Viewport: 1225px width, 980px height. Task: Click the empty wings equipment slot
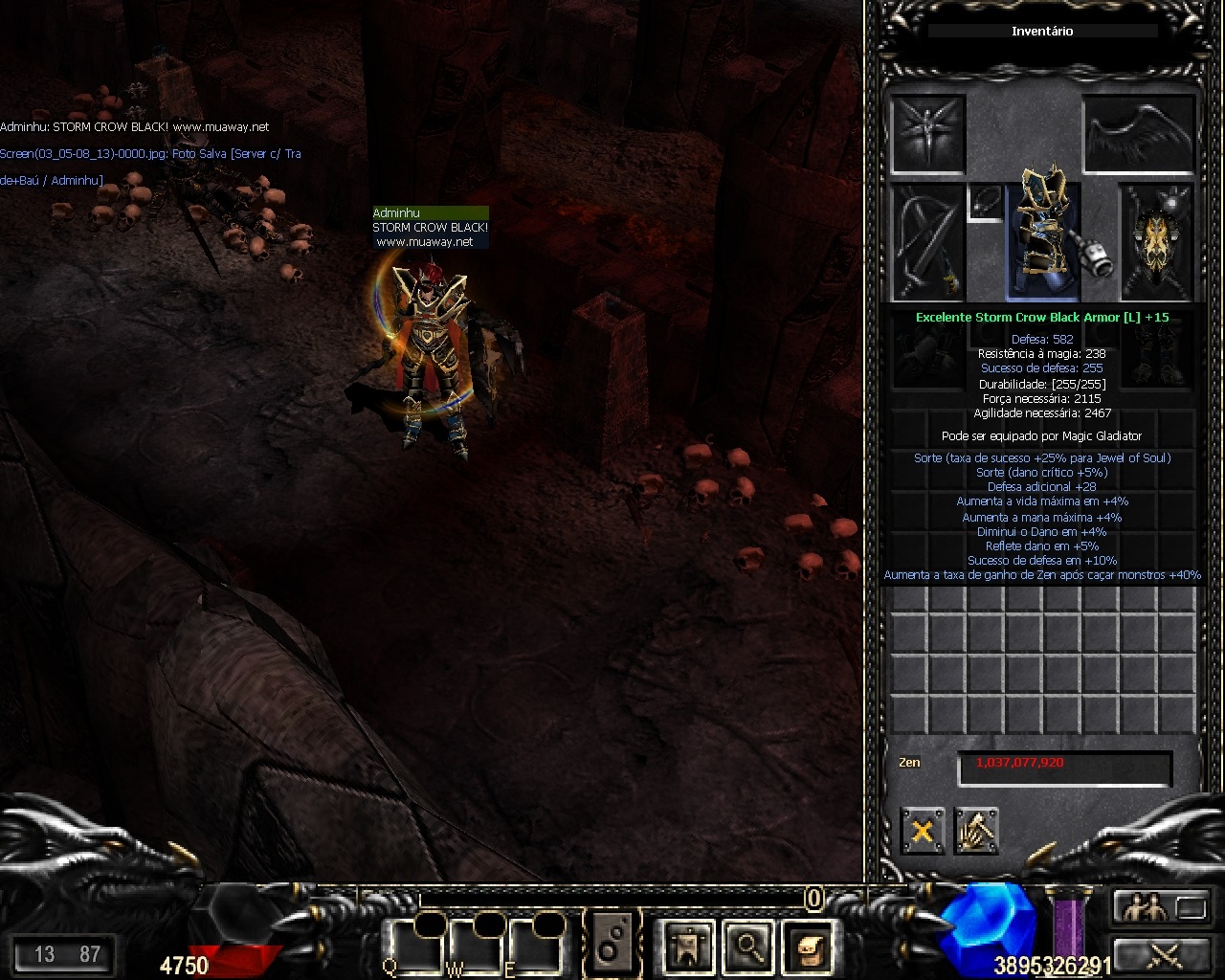tap(1140, 134)
